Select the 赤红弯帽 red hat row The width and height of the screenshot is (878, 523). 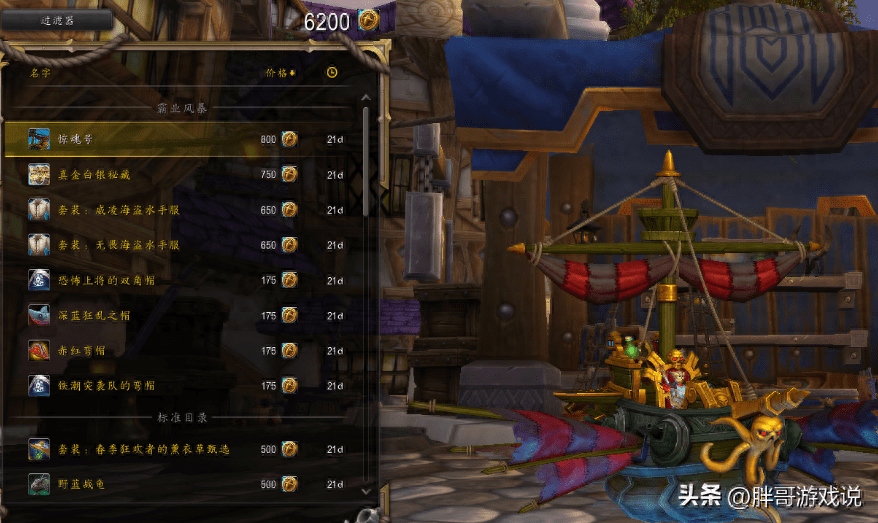[185, 350]
